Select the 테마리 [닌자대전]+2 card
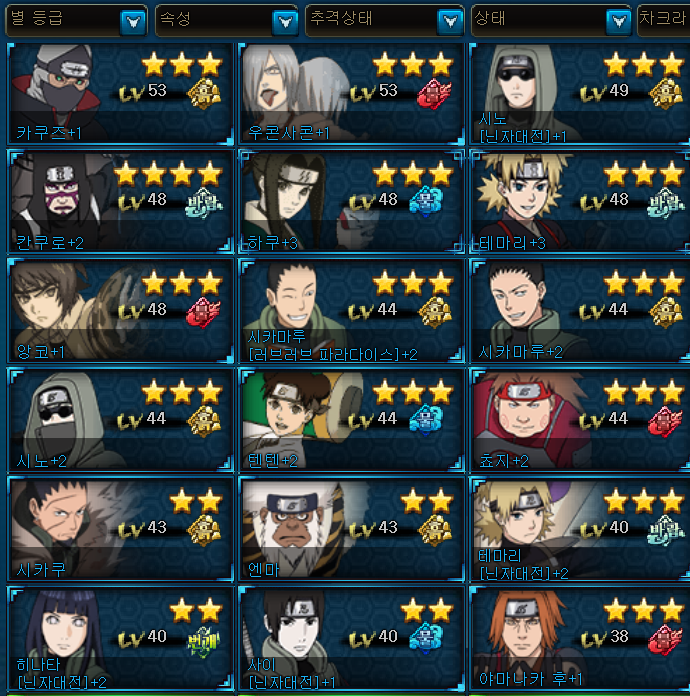The image size is (690, 696). (580, 530)
